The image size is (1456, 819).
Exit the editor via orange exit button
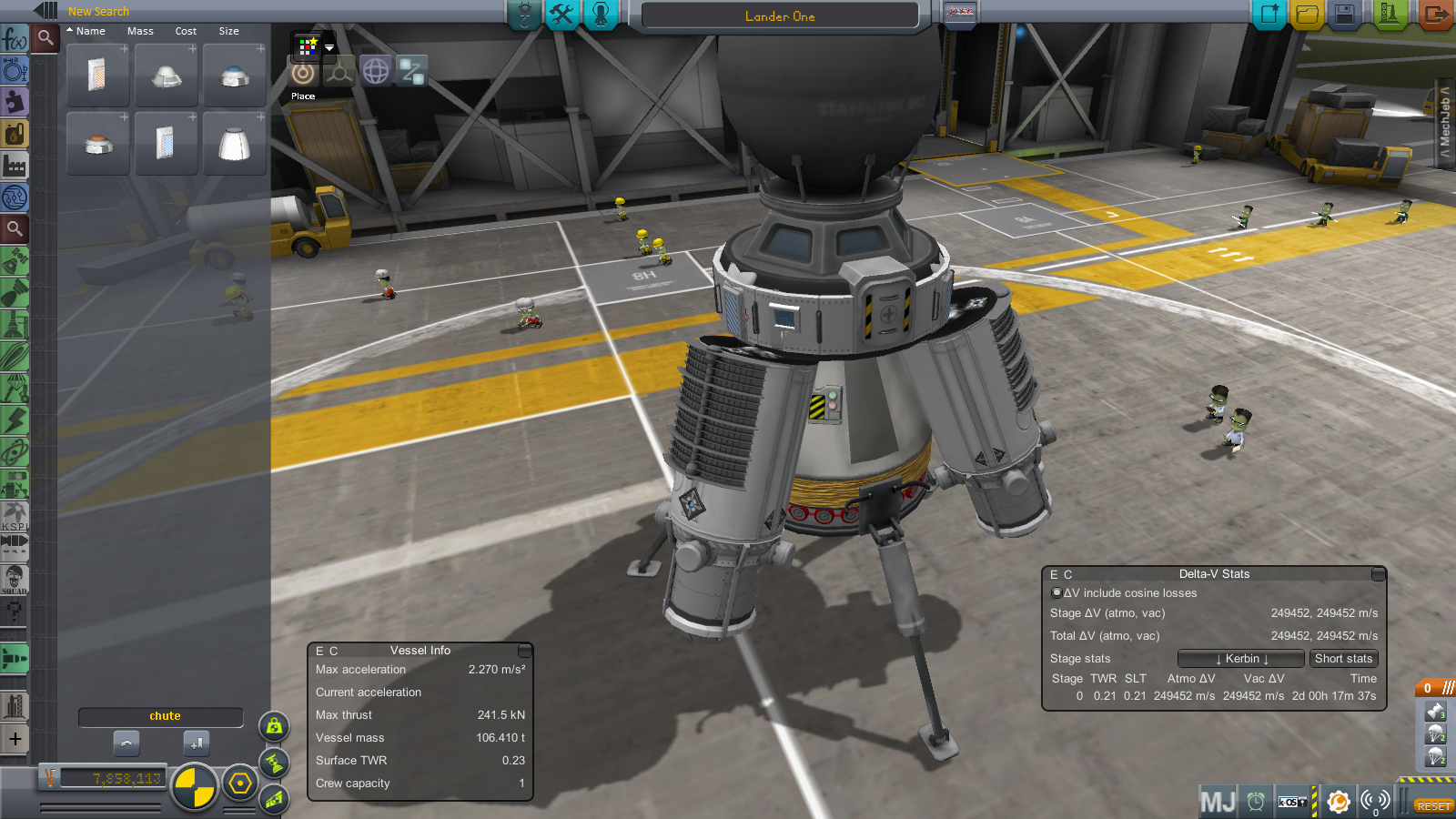point(1435,15)
